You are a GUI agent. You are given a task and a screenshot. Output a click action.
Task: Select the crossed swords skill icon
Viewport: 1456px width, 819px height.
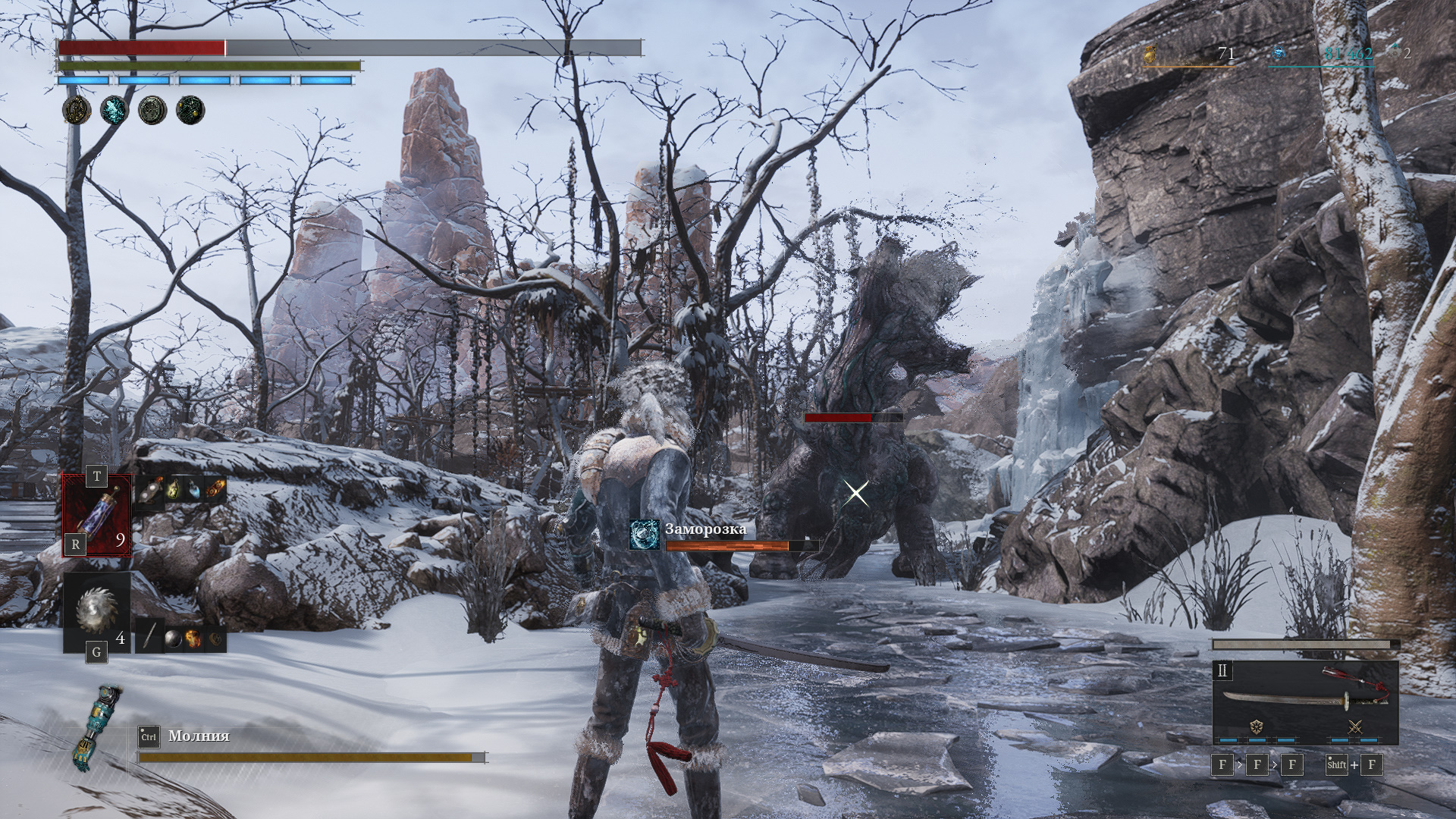pos(1356,727)
